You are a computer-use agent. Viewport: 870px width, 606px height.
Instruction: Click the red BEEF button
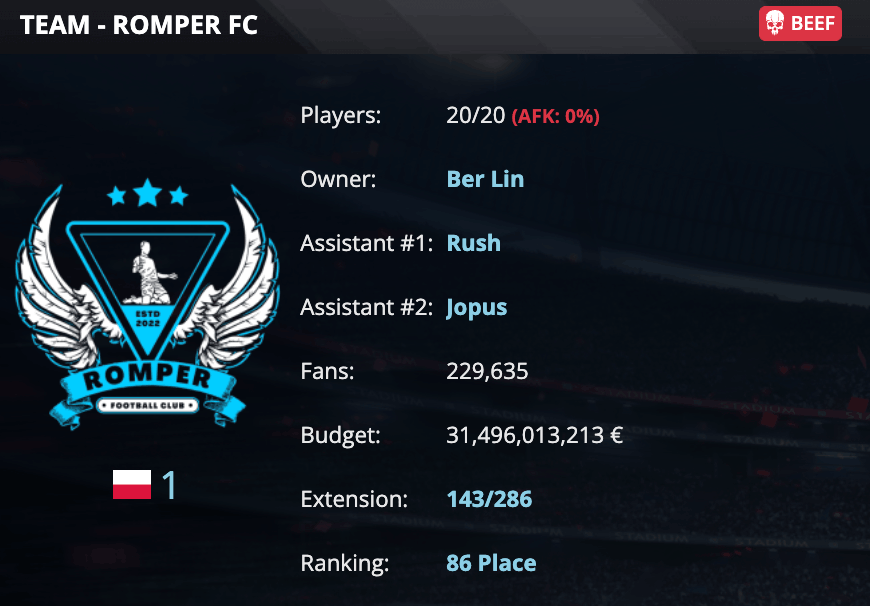[x=800, y=24]
